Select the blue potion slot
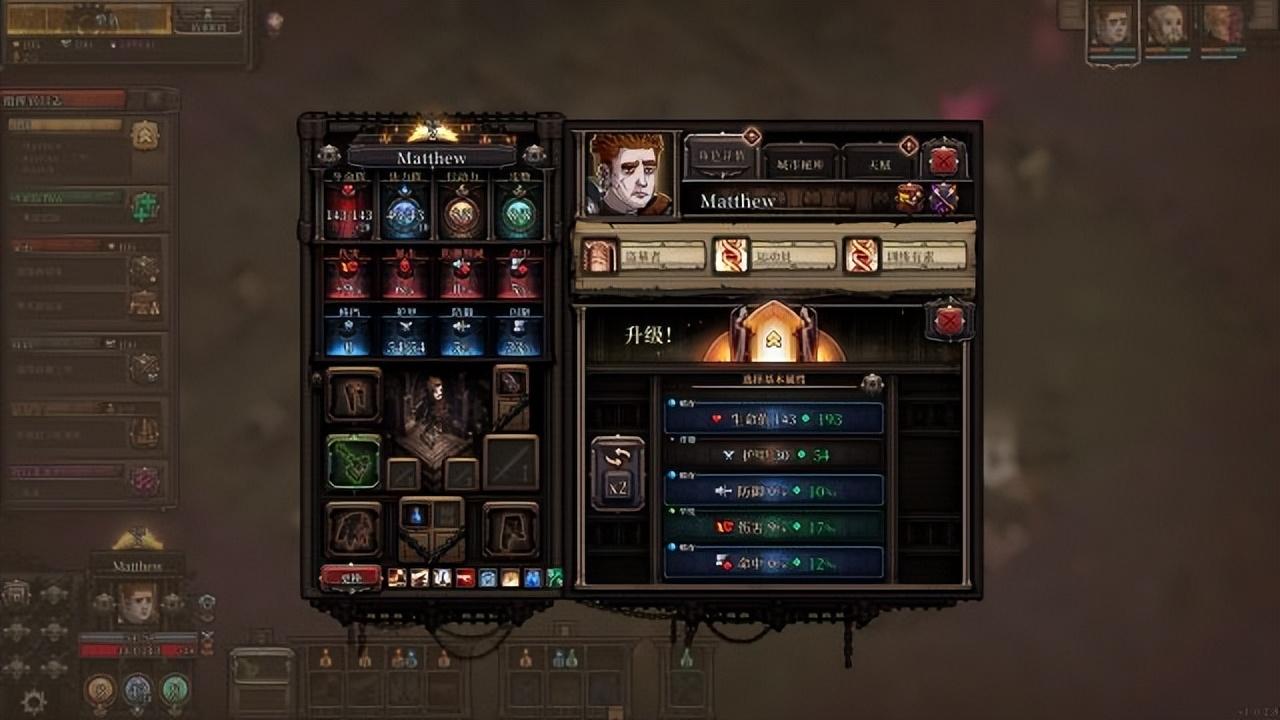The width and height of the screenshot is (1280, 720). pyautogui.click(x=415, y=515)
